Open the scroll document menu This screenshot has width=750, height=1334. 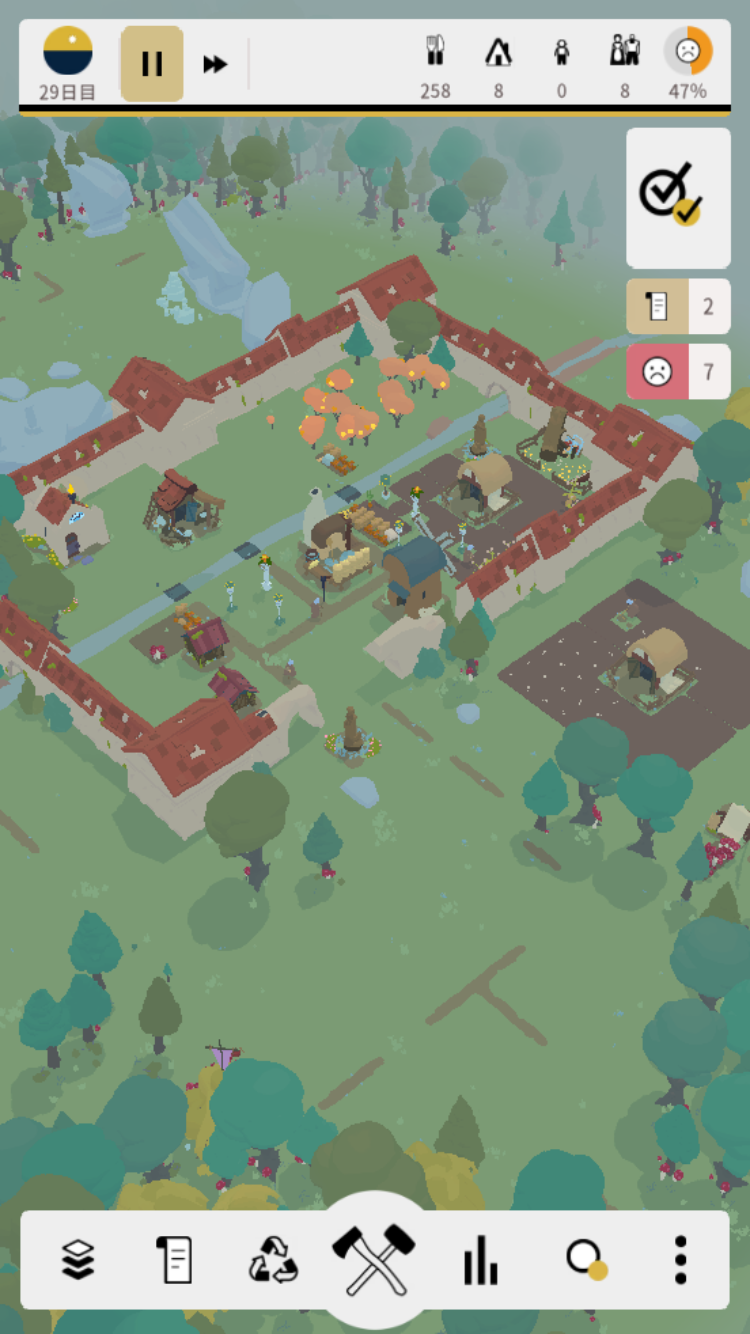[x=174, y=1259]
